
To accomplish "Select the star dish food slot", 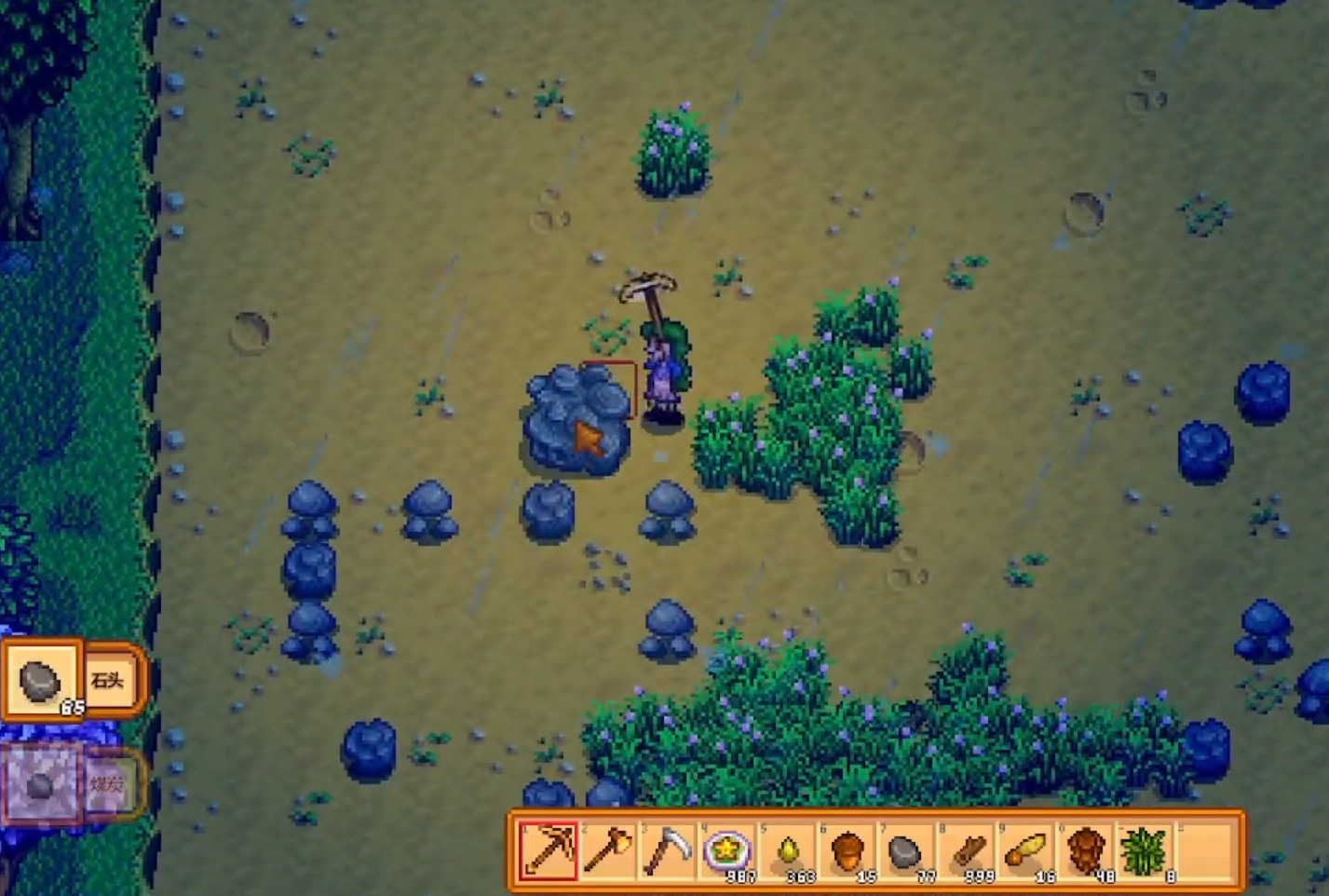I will pyautogui.click(x=726, y=851).
